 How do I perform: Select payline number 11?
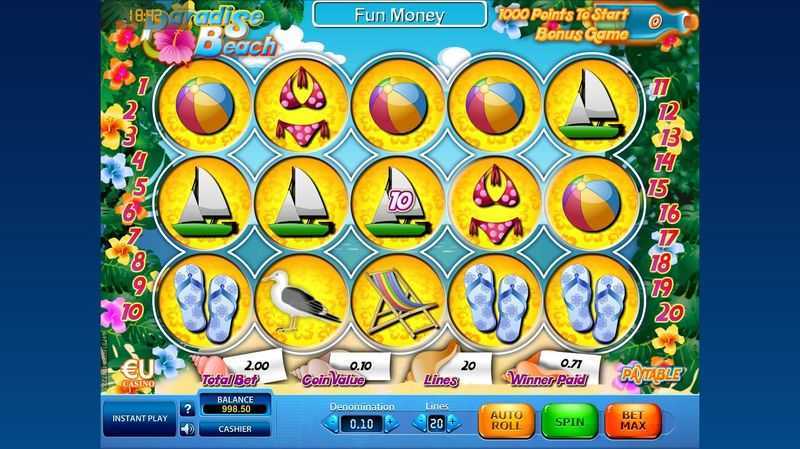660,87
